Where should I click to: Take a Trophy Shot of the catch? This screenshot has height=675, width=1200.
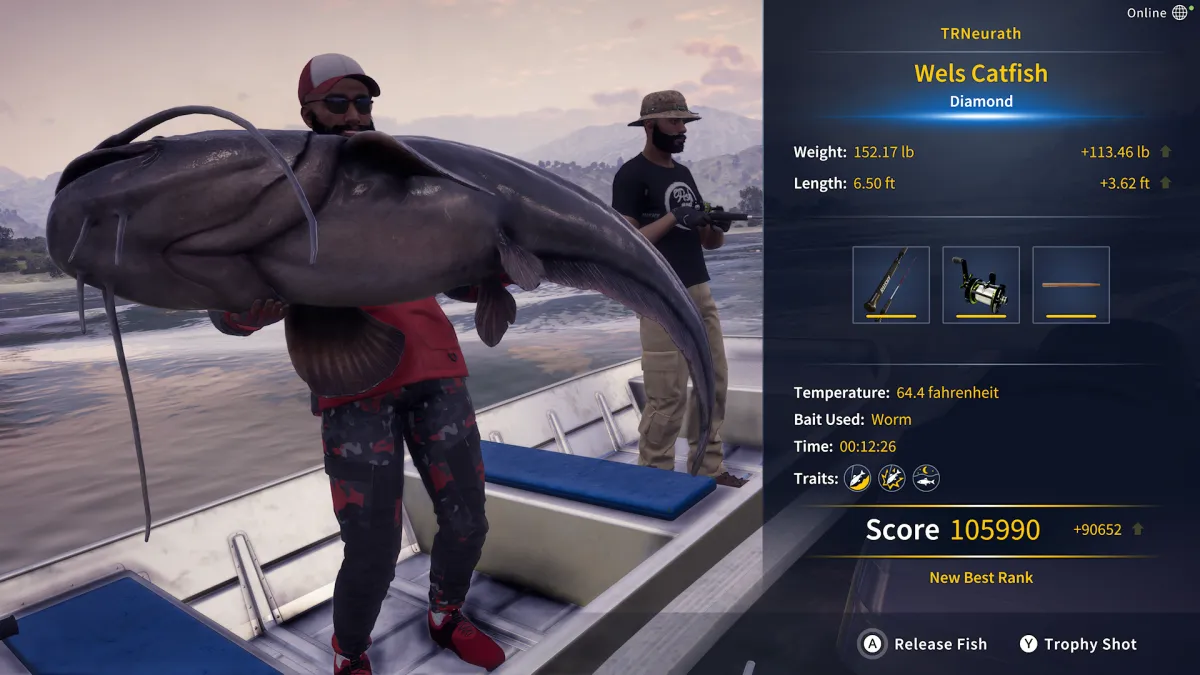click(1078, 644)
